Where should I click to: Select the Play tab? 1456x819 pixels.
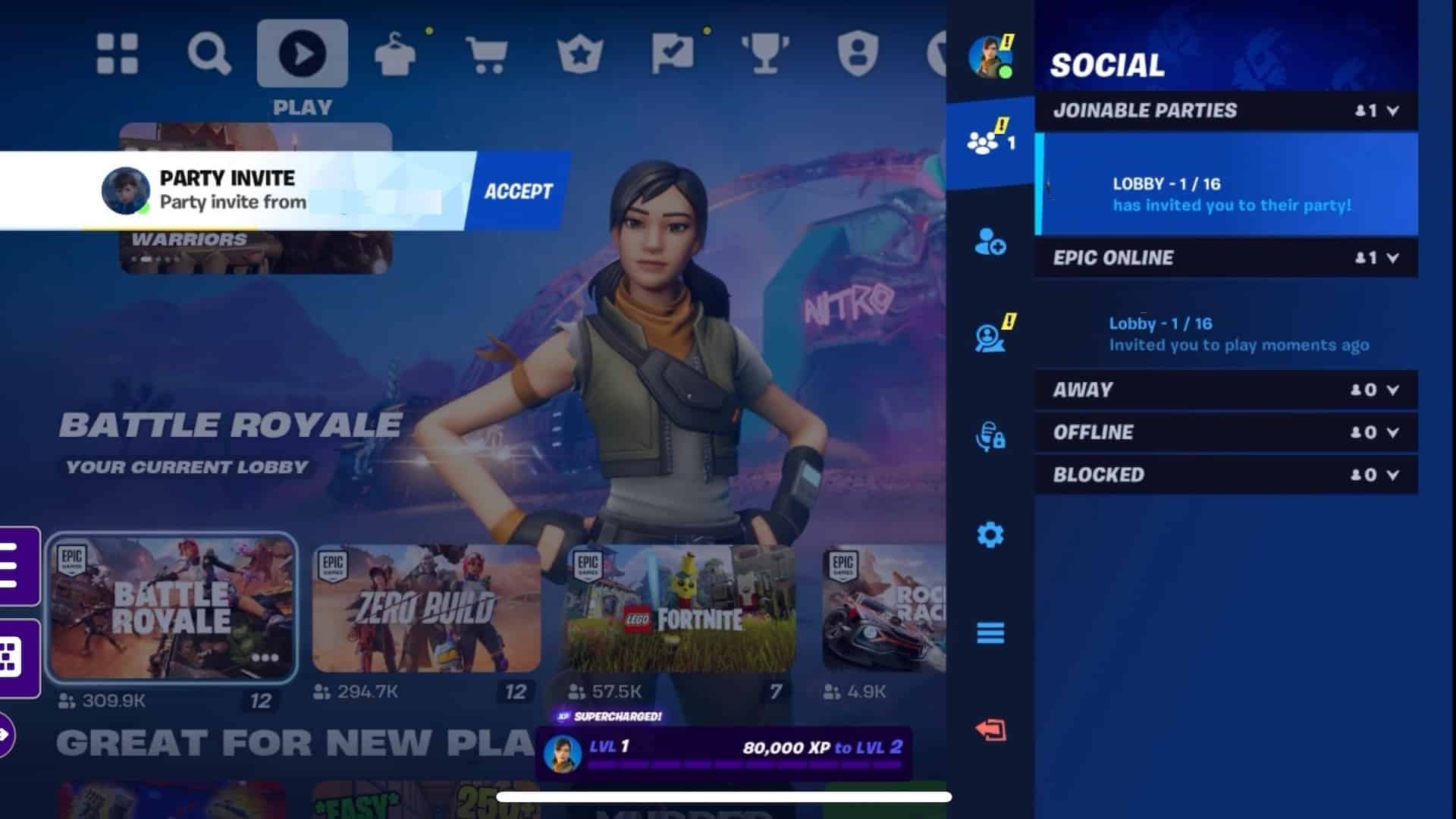303,52
